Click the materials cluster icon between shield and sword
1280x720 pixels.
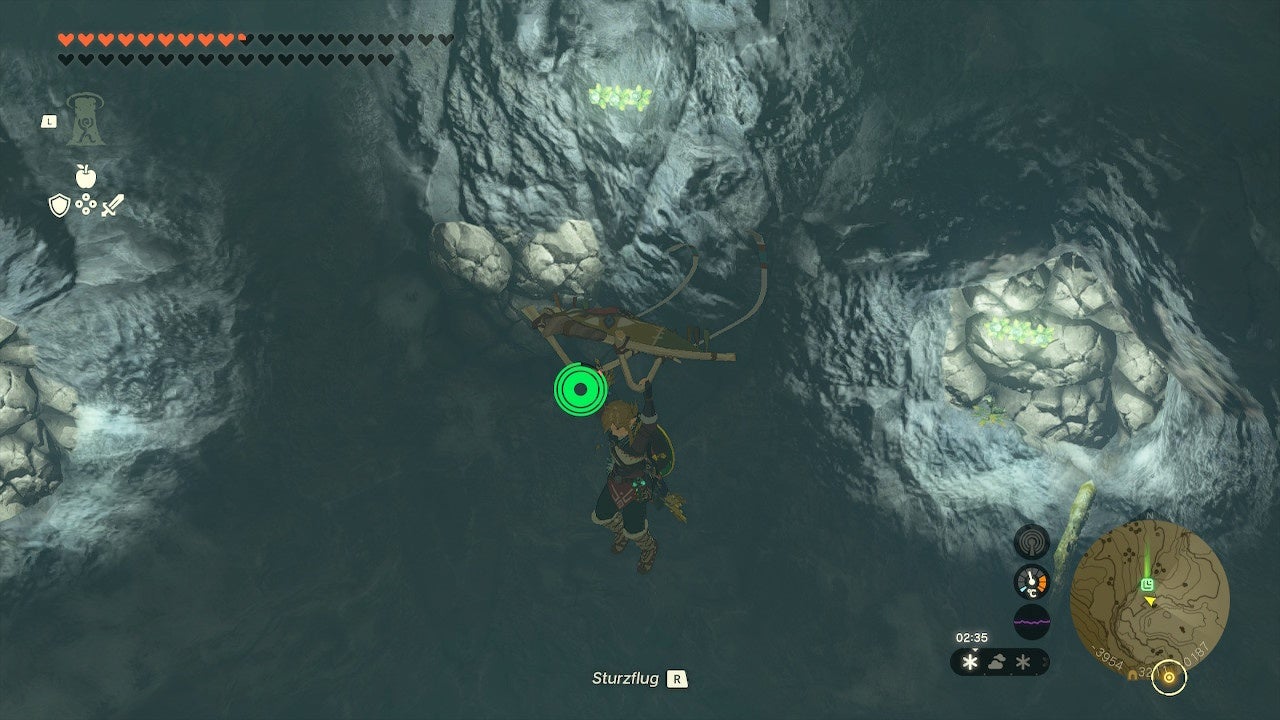[x=86, y=204]
